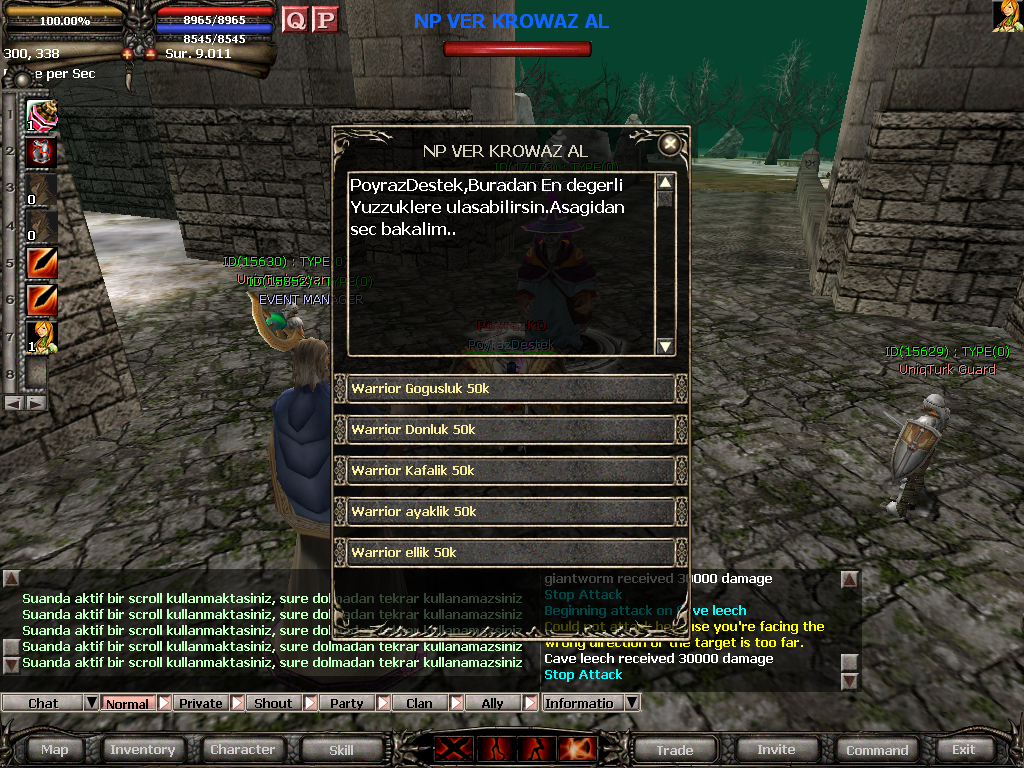Switch chat to the Private tab
Screen dimensions: 1024x768
pyautogui.click(x=201, y=703)
